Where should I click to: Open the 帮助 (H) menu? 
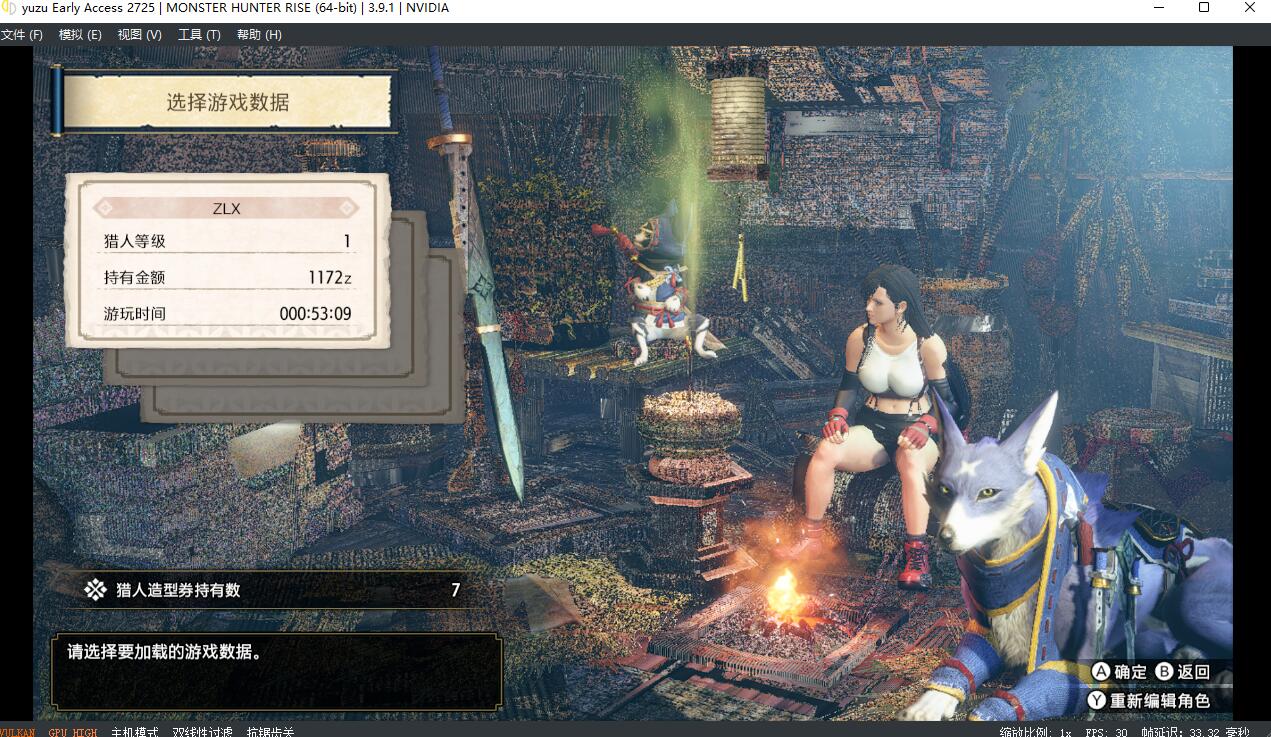click(x=259, y=35)
